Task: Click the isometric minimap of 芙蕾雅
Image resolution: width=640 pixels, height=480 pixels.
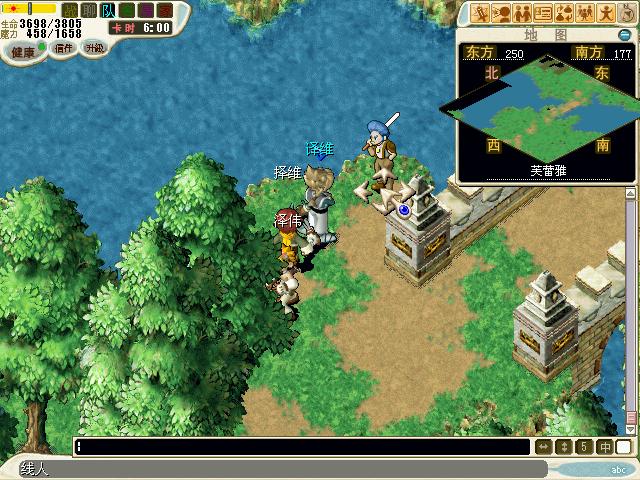Action: point(543,108)
